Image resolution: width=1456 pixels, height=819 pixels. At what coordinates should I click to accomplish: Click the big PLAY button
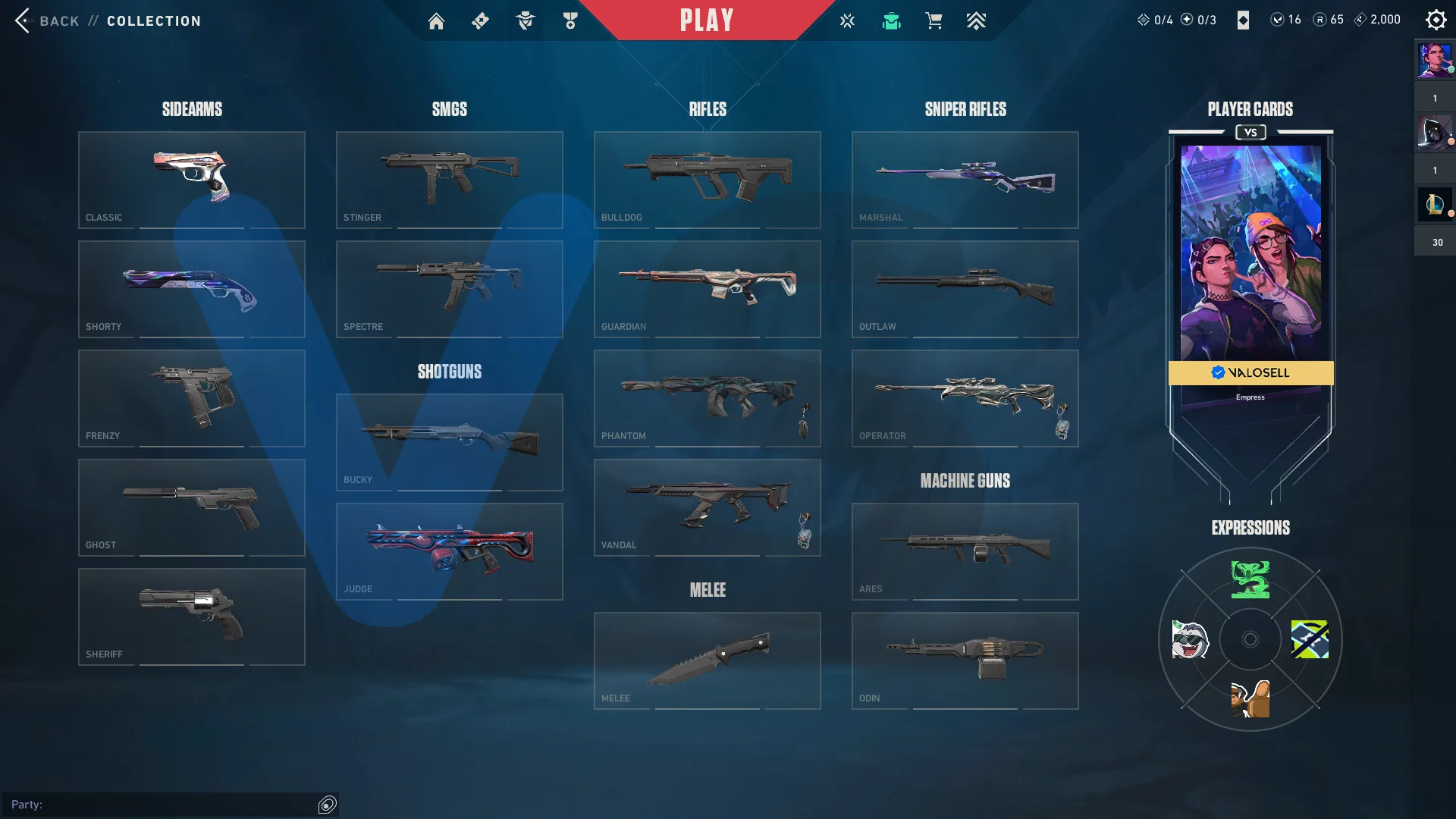click(x=707, y=20)
